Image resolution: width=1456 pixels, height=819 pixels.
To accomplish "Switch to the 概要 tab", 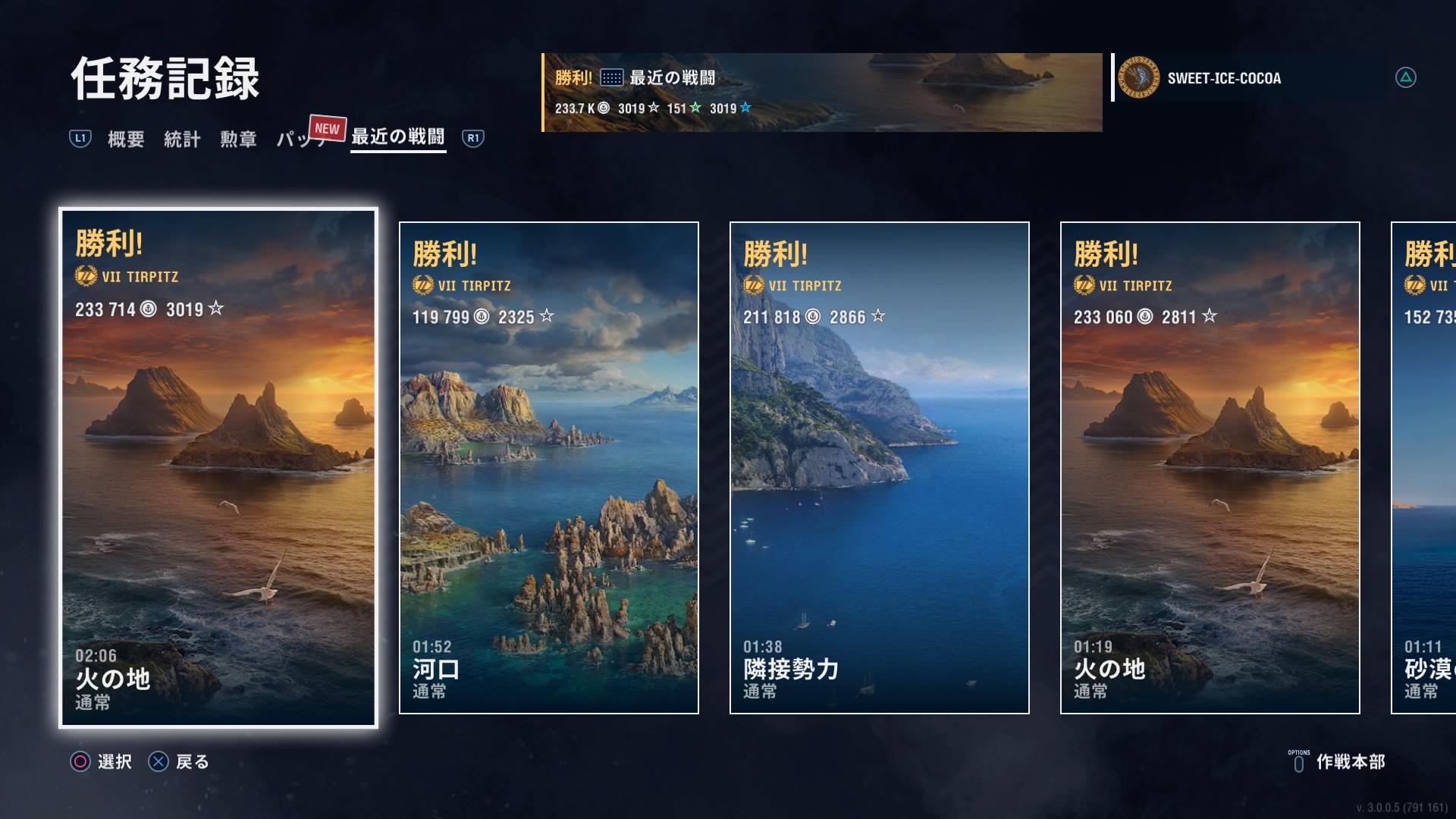I will point(126,139).
